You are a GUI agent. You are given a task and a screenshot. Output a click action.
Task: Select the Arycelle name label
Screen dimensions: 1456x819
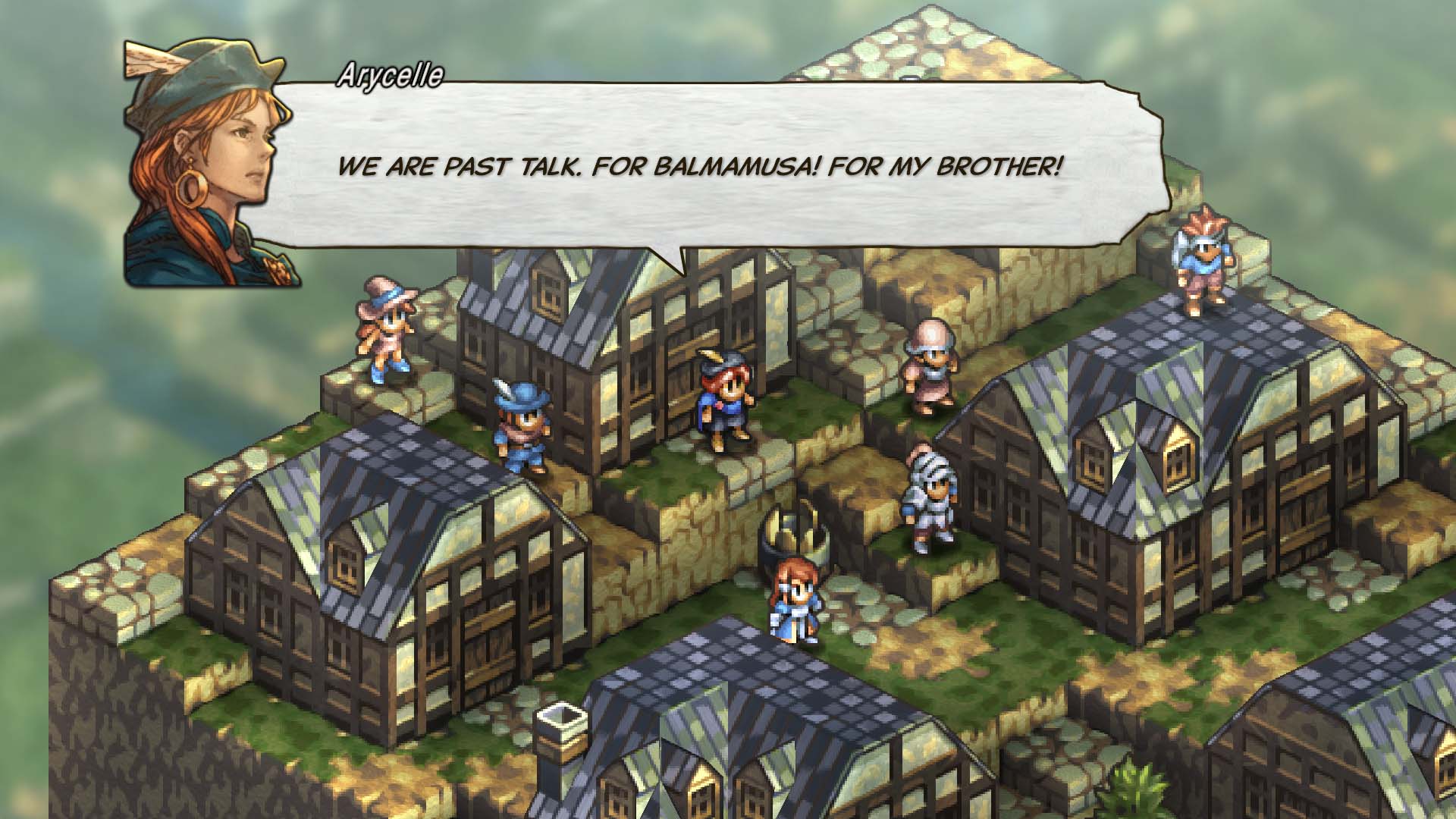[391, 74]
